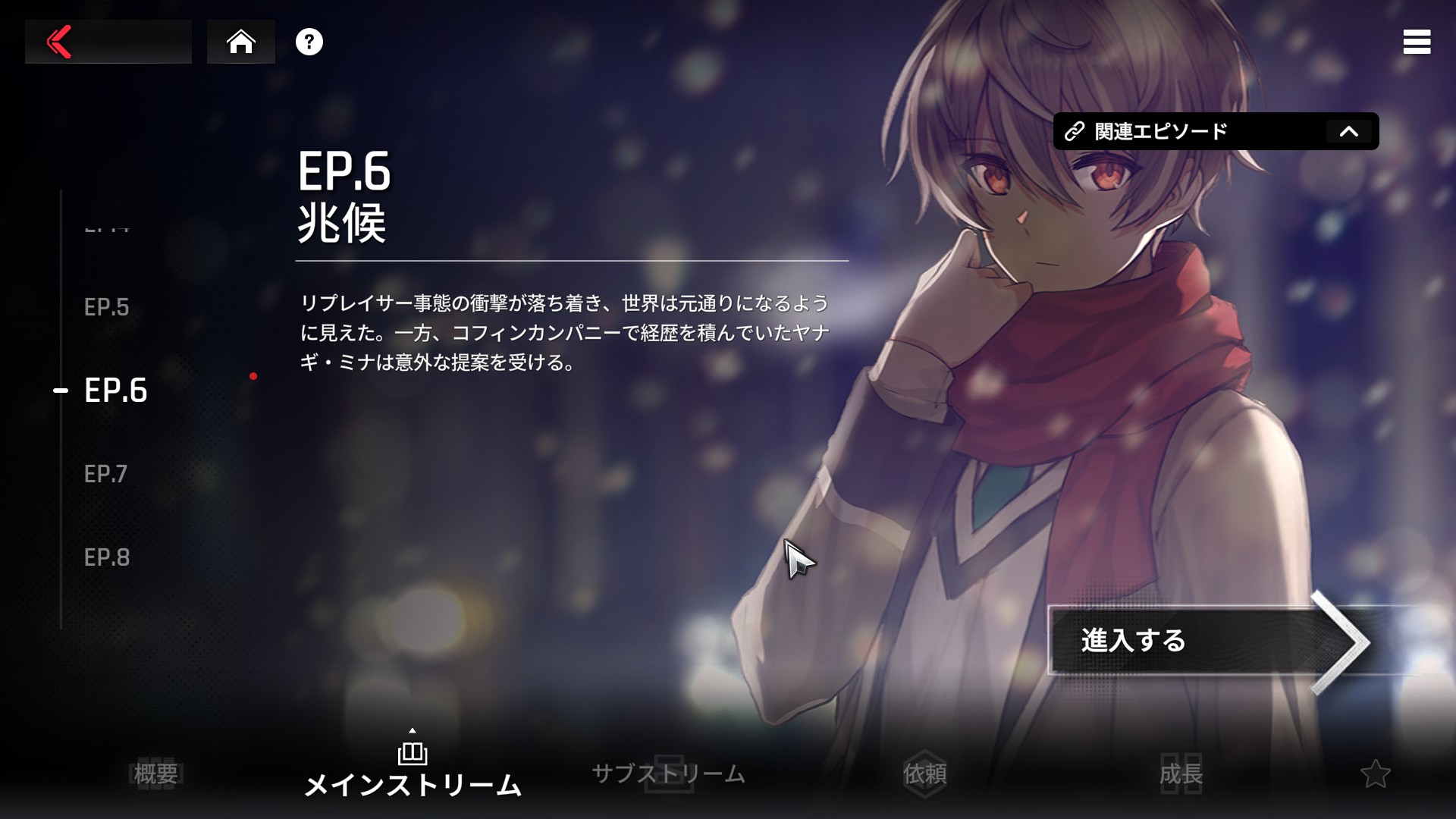
Task: Return to the home screen
Action: 241,42
